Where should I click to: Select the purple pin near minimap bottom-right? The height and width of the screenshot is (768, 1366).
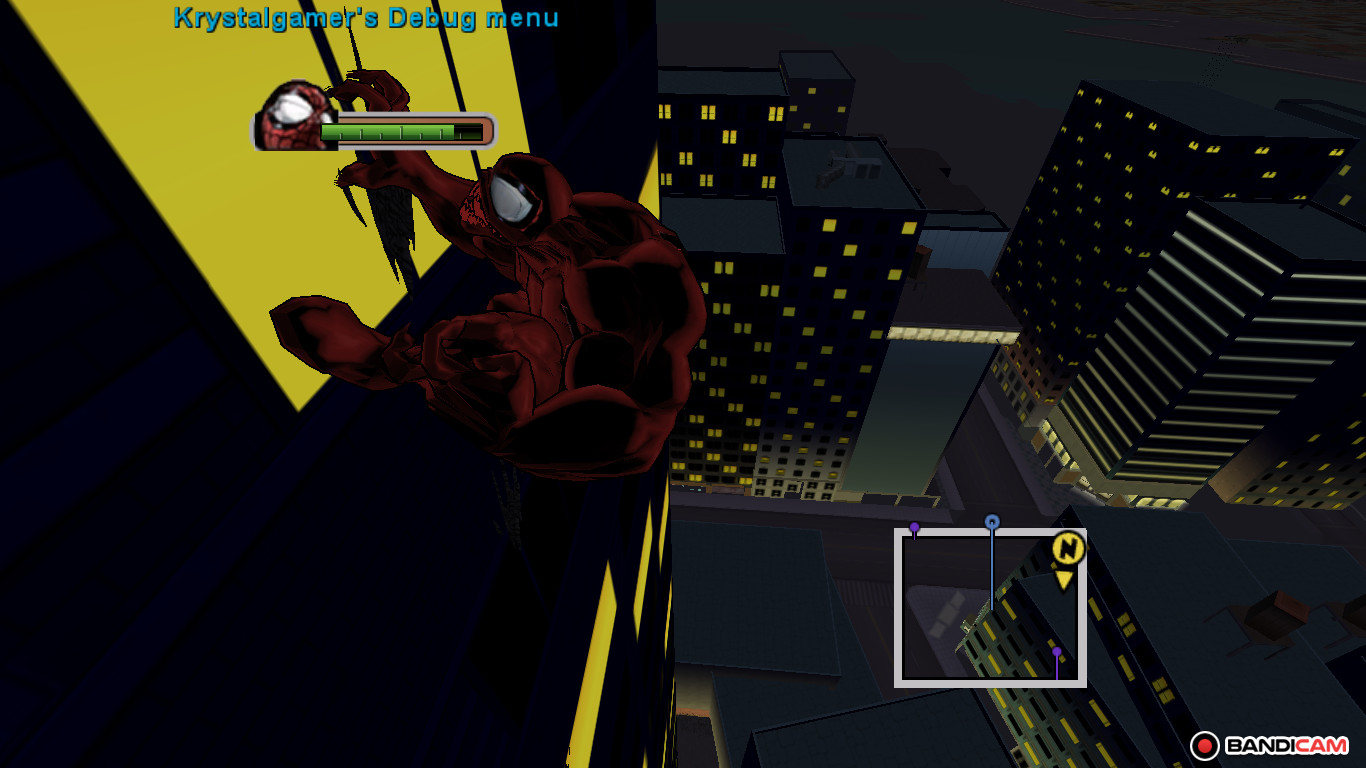pos(1056,651)
